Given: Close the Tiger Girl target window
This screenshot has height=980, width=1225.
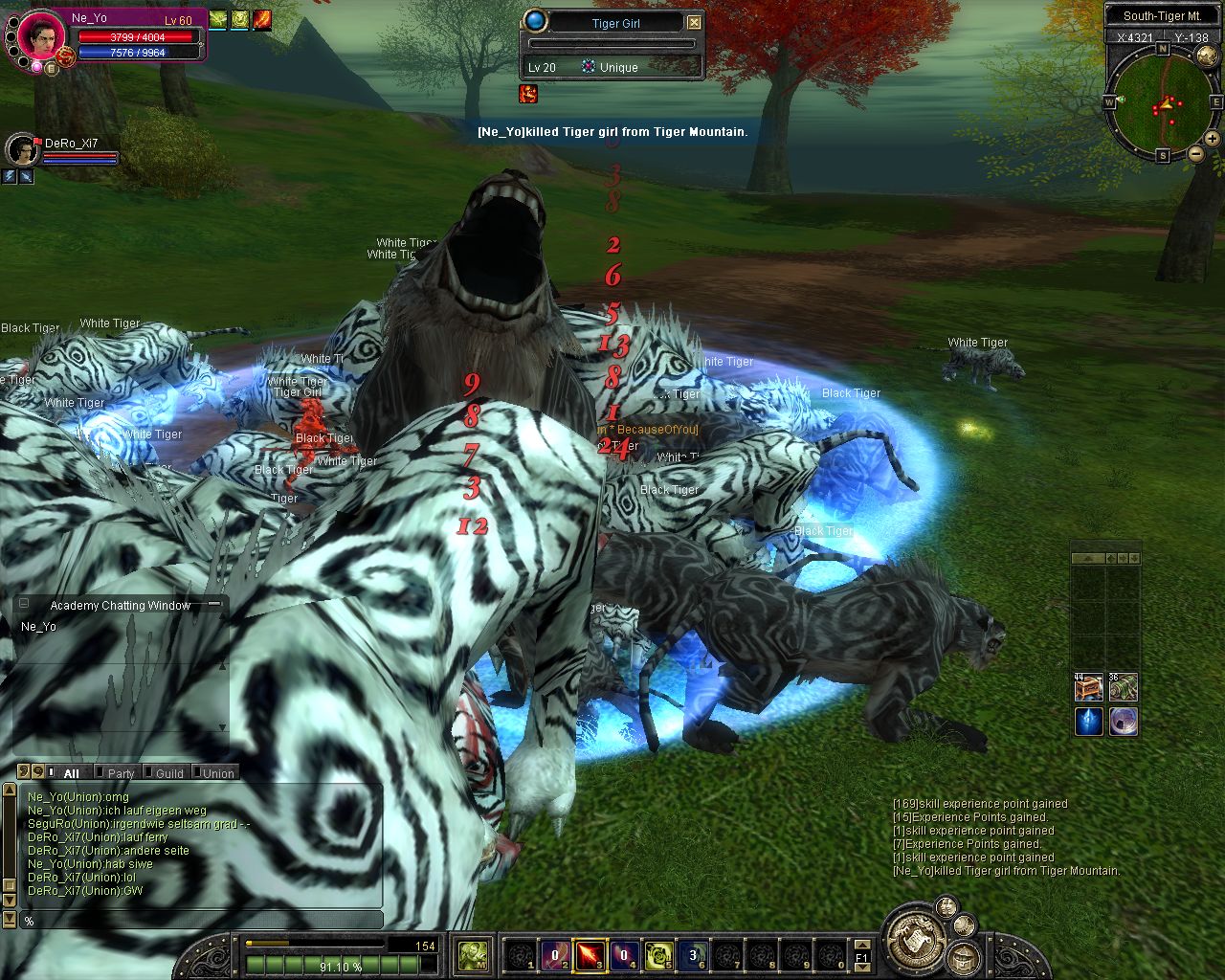Looking at the screenshot, I should (695, 22).
